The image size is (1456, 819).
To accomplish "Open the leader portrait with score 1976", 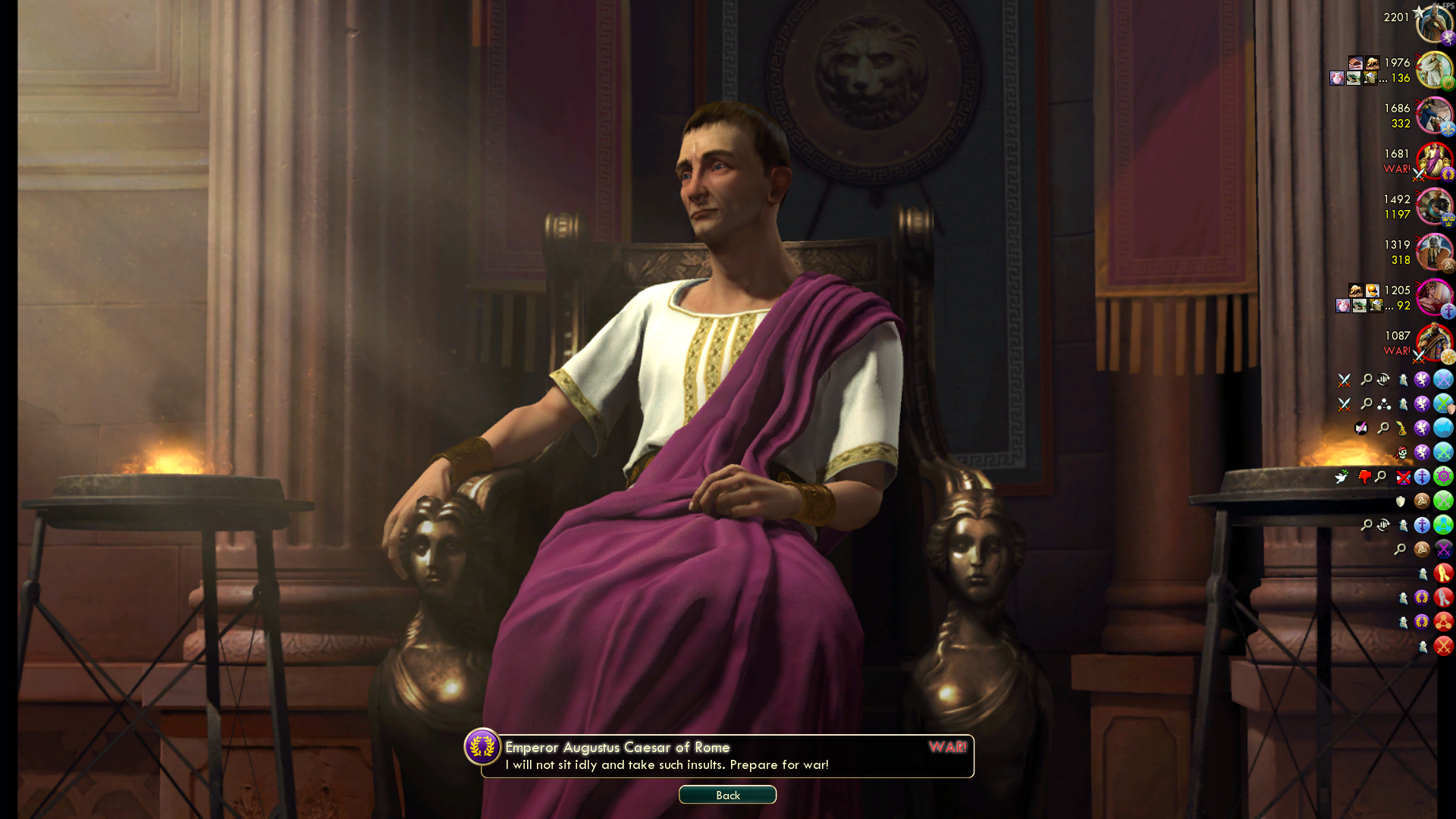I will coord(1432,70).
